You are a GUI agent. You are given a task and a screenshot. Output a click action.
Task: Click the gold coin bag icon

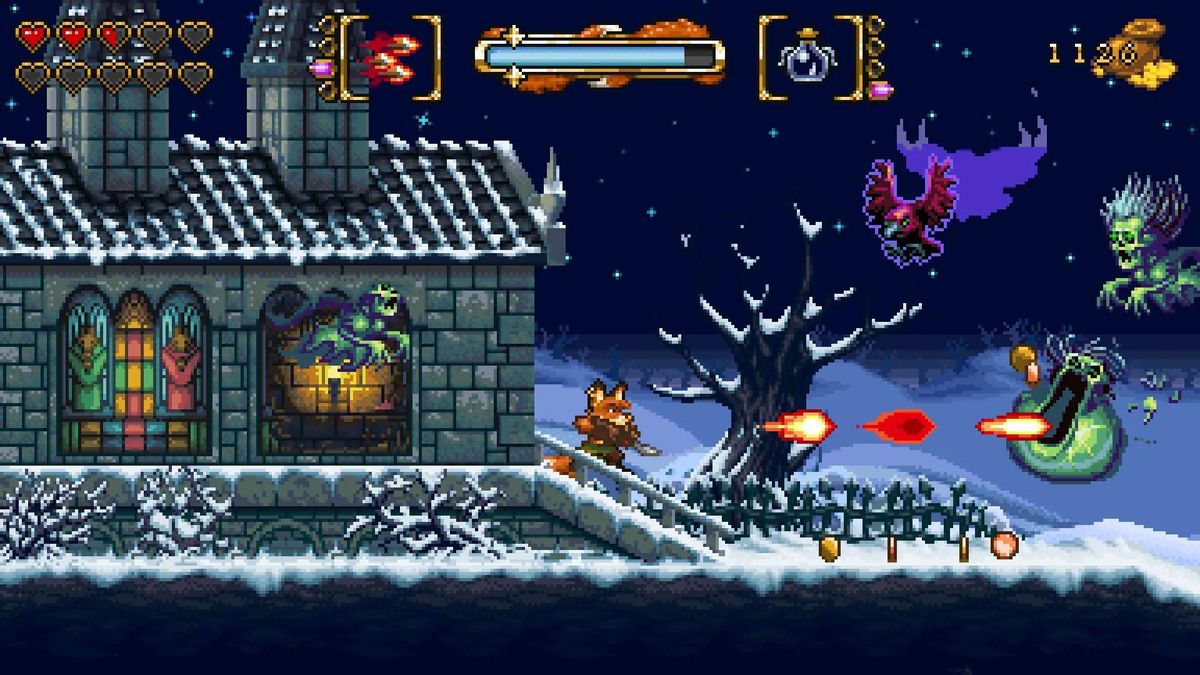click(x=1140, y=55)
